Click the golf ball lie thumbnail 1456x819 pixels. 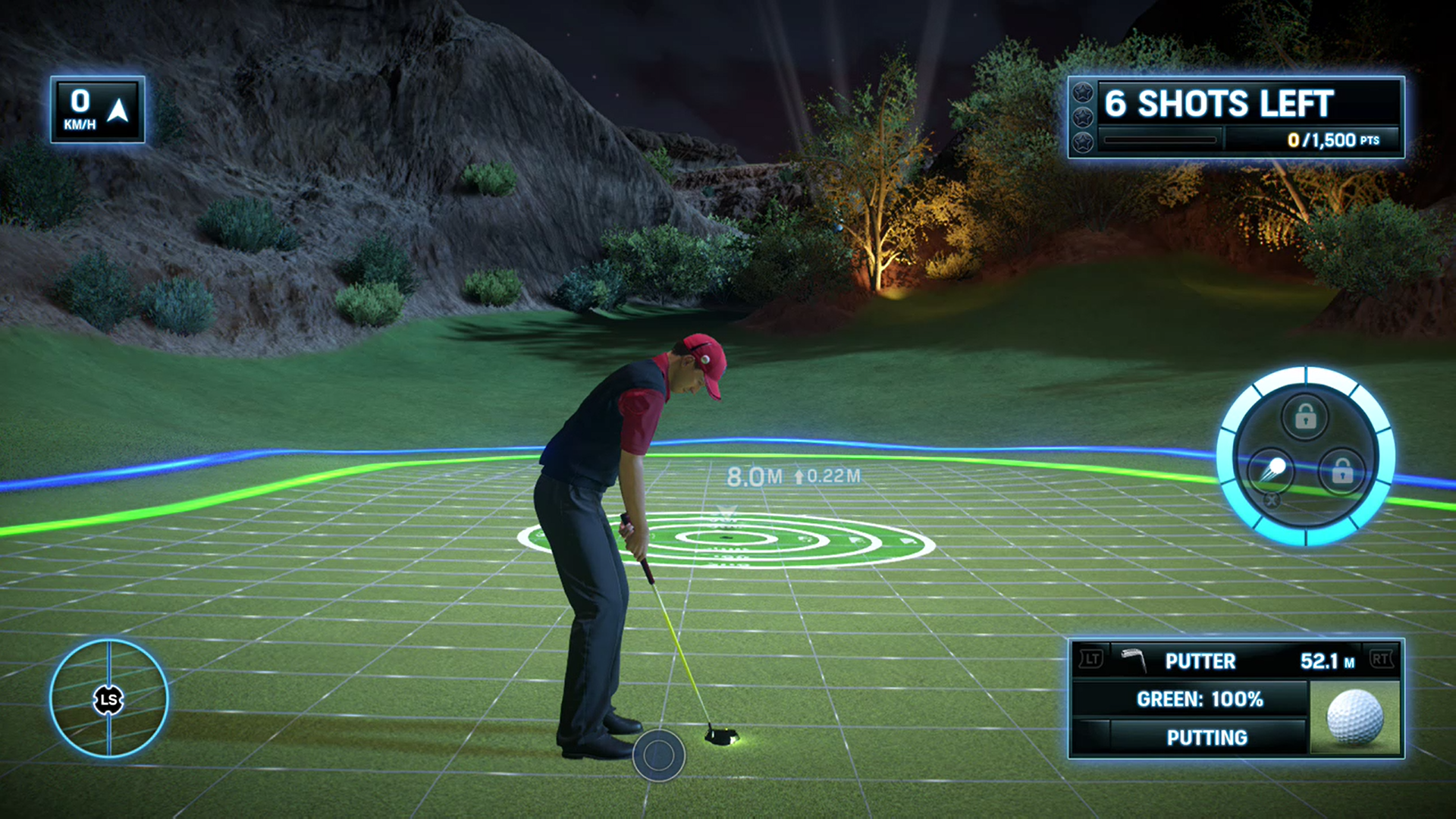coord(1354,717)
